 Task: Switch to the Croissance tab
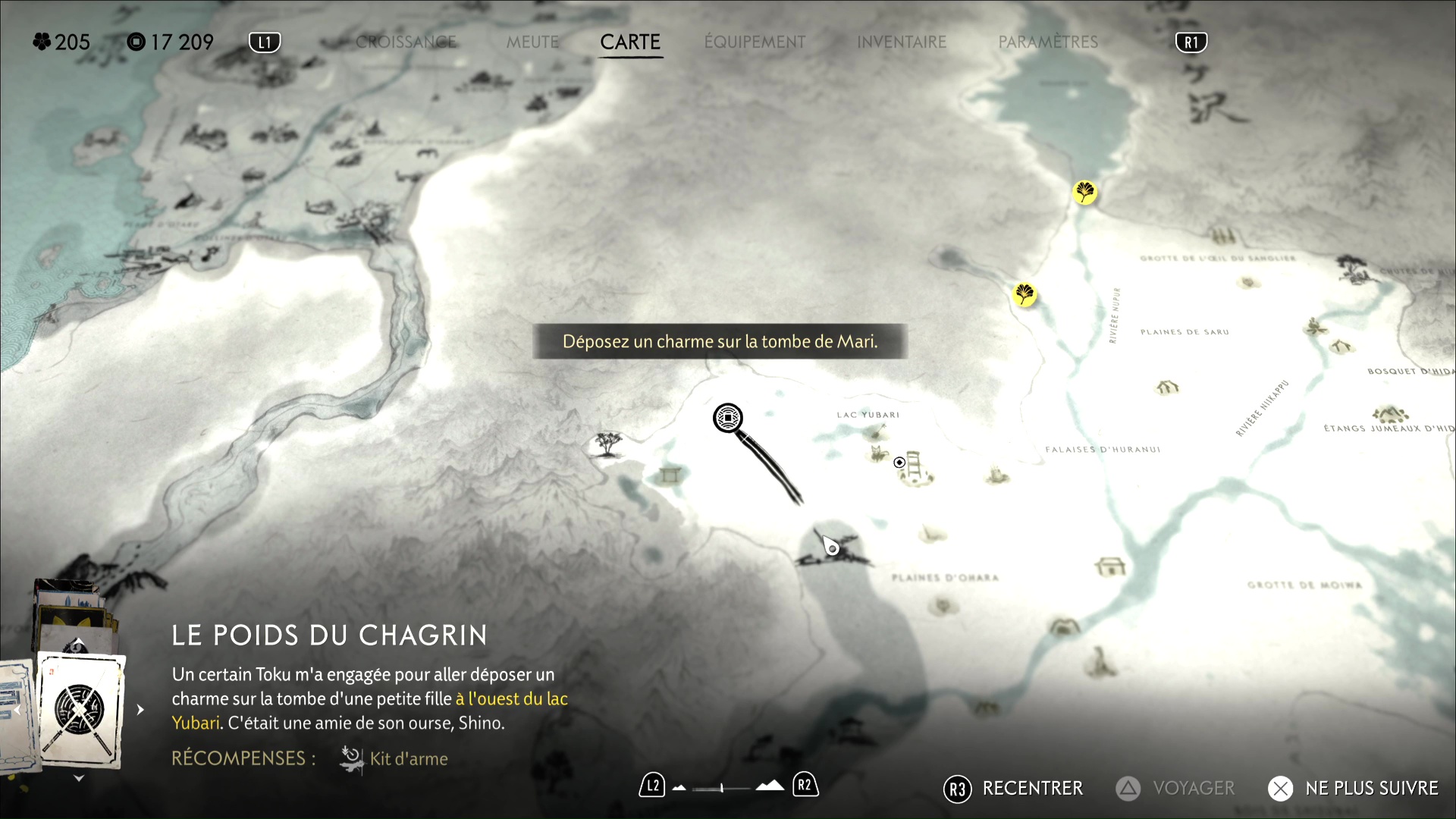click(406, 42)
